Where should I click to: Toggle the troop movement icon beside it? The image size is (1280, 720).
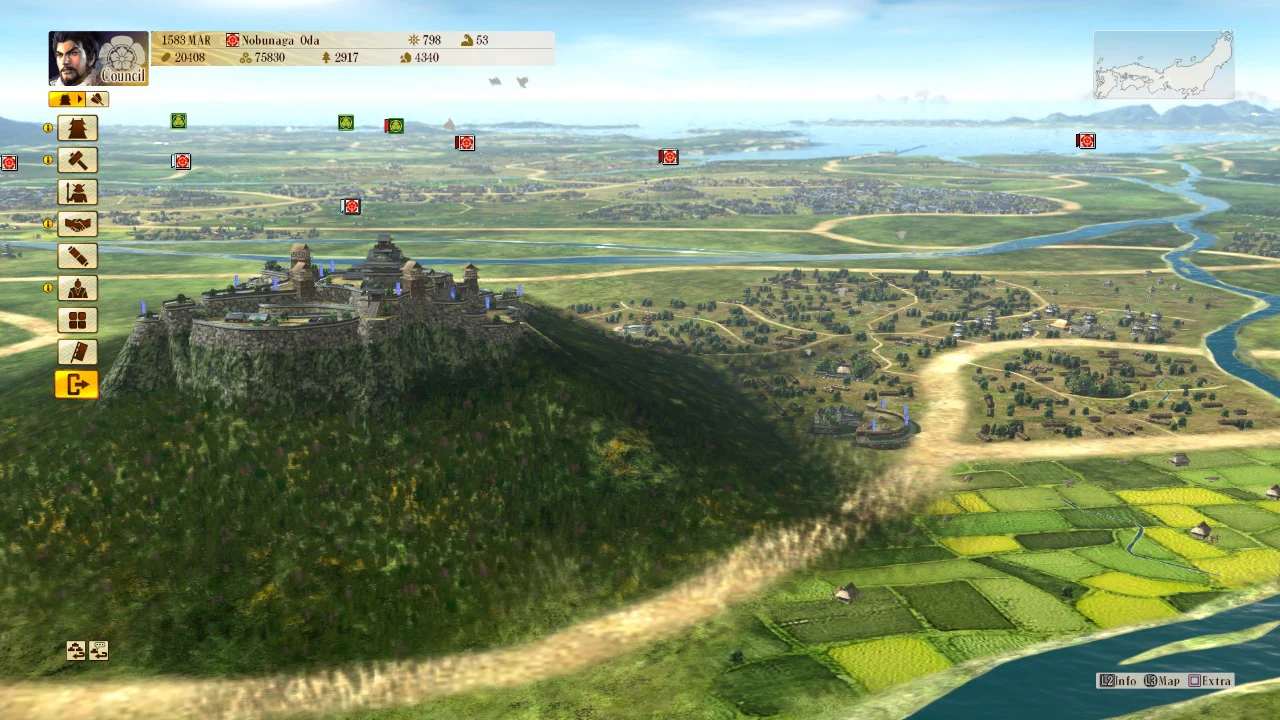coord(97,650)
